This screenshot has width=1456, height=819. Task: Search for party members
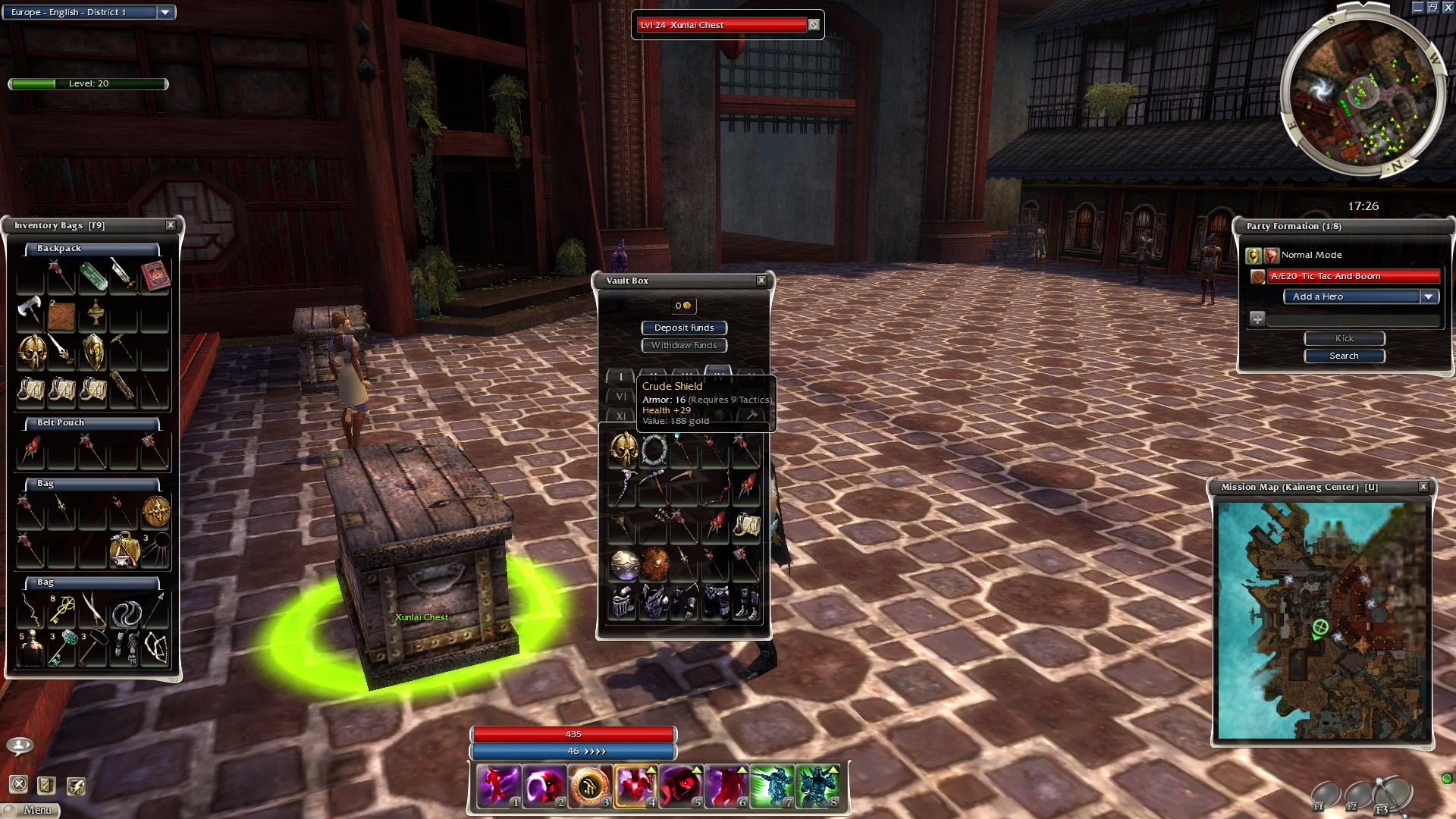click(x=1344, y=356)
